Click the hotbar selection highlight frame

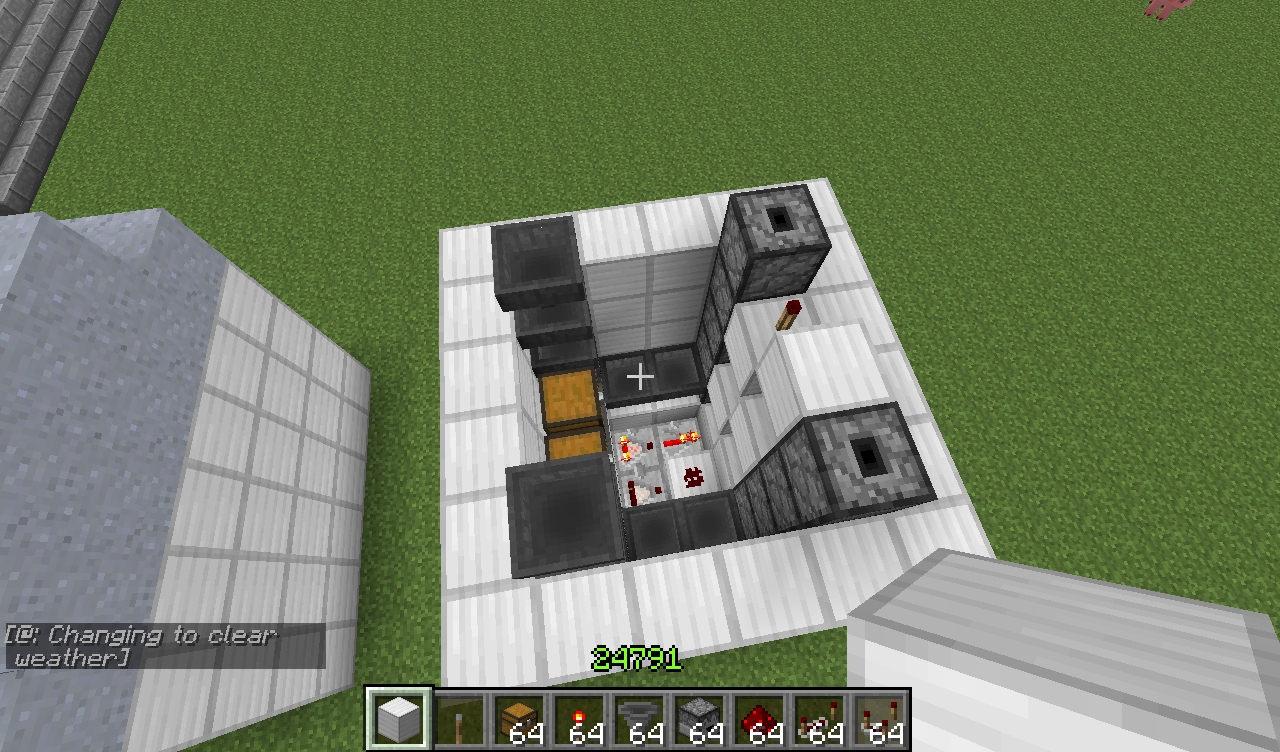397,719
